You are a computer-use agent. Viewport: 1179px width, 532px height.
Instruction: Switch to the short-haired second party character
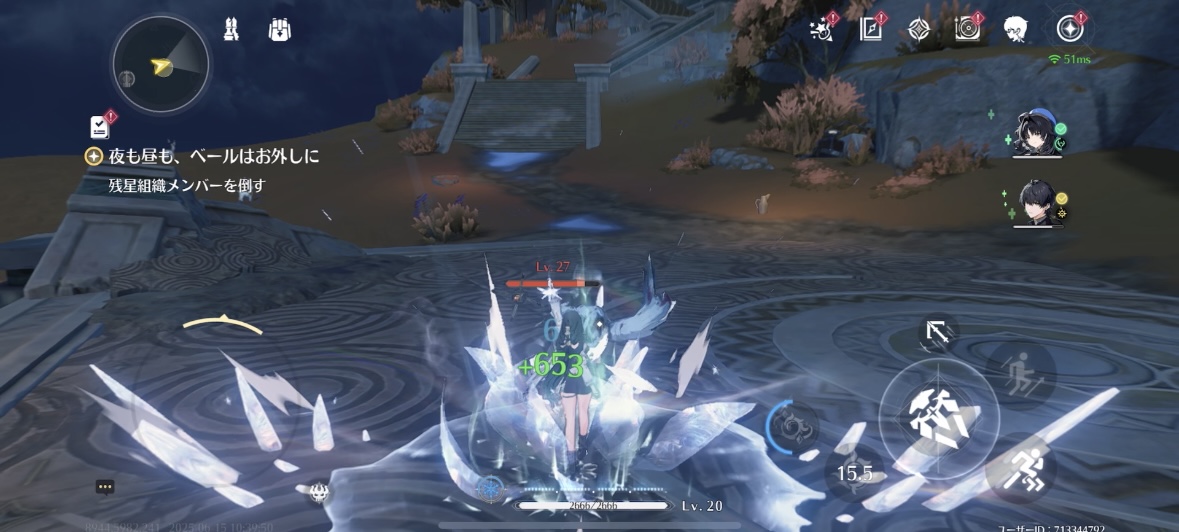pyautogui.click(x=1036, y=204)
